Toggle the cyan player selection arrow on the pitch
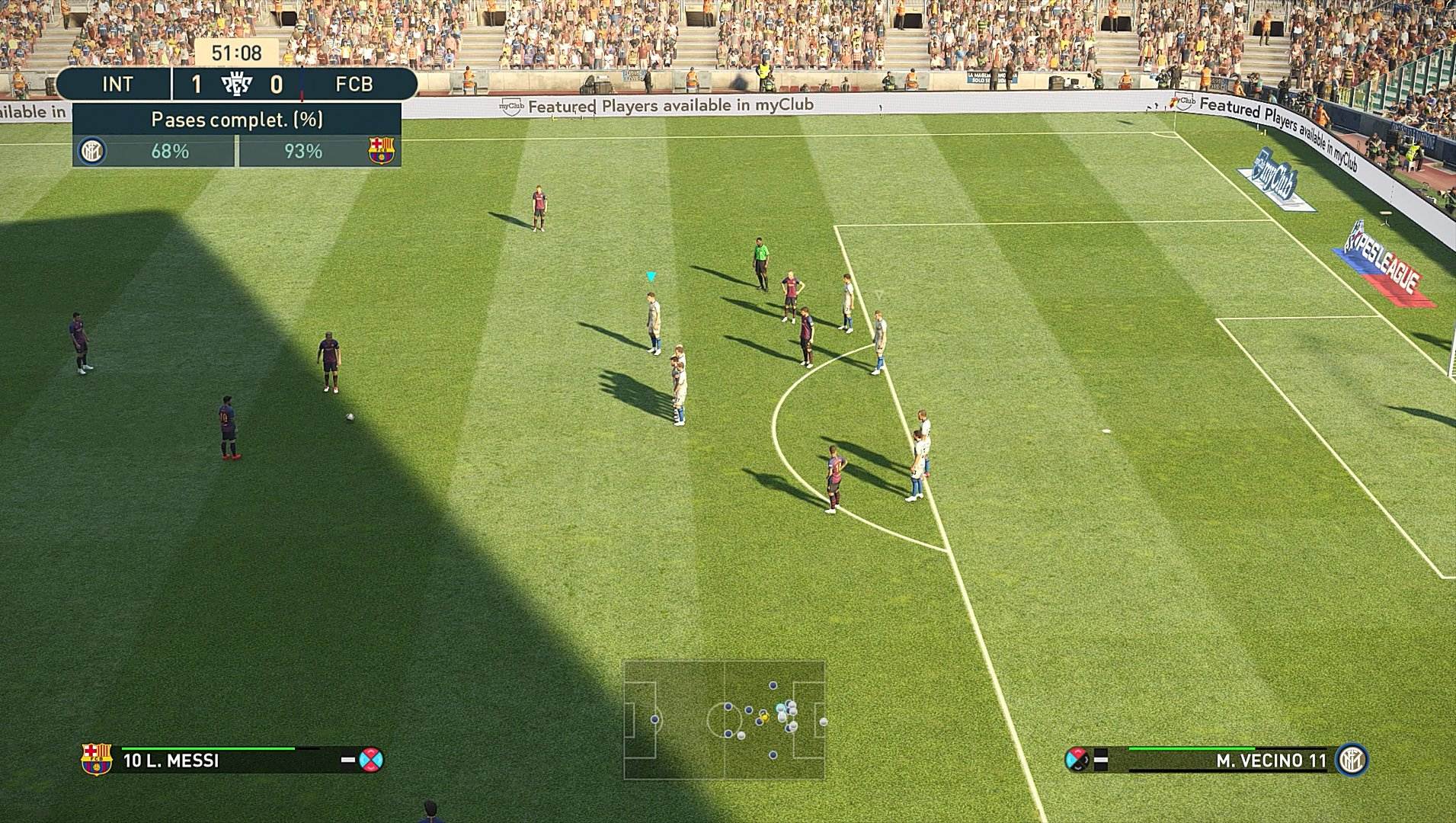This screenshot has height=823, width=1456. pyautogui.click(x=651, y=277)
